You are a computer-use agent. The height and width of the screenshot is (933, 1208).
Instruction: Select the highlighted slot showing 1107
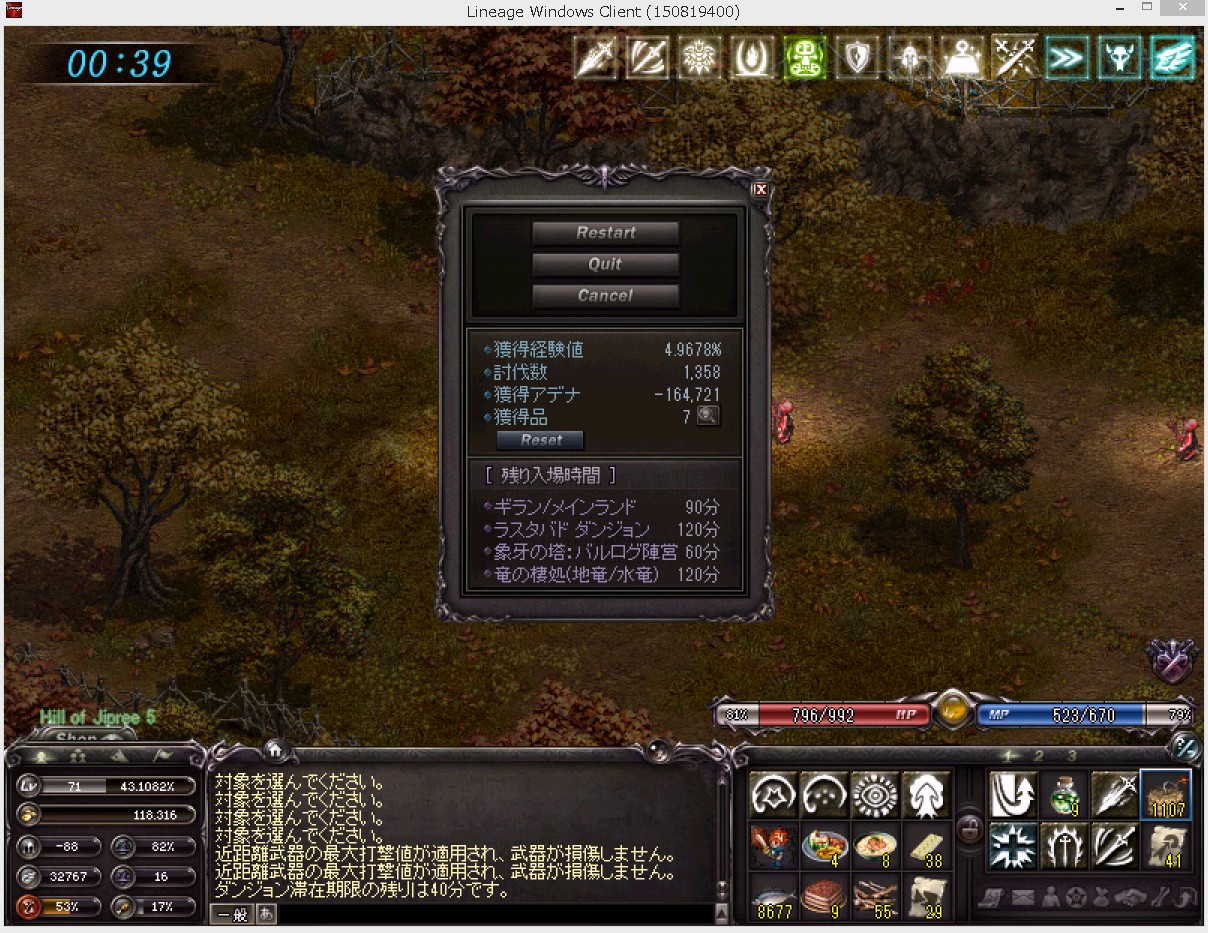point(1166,795)
